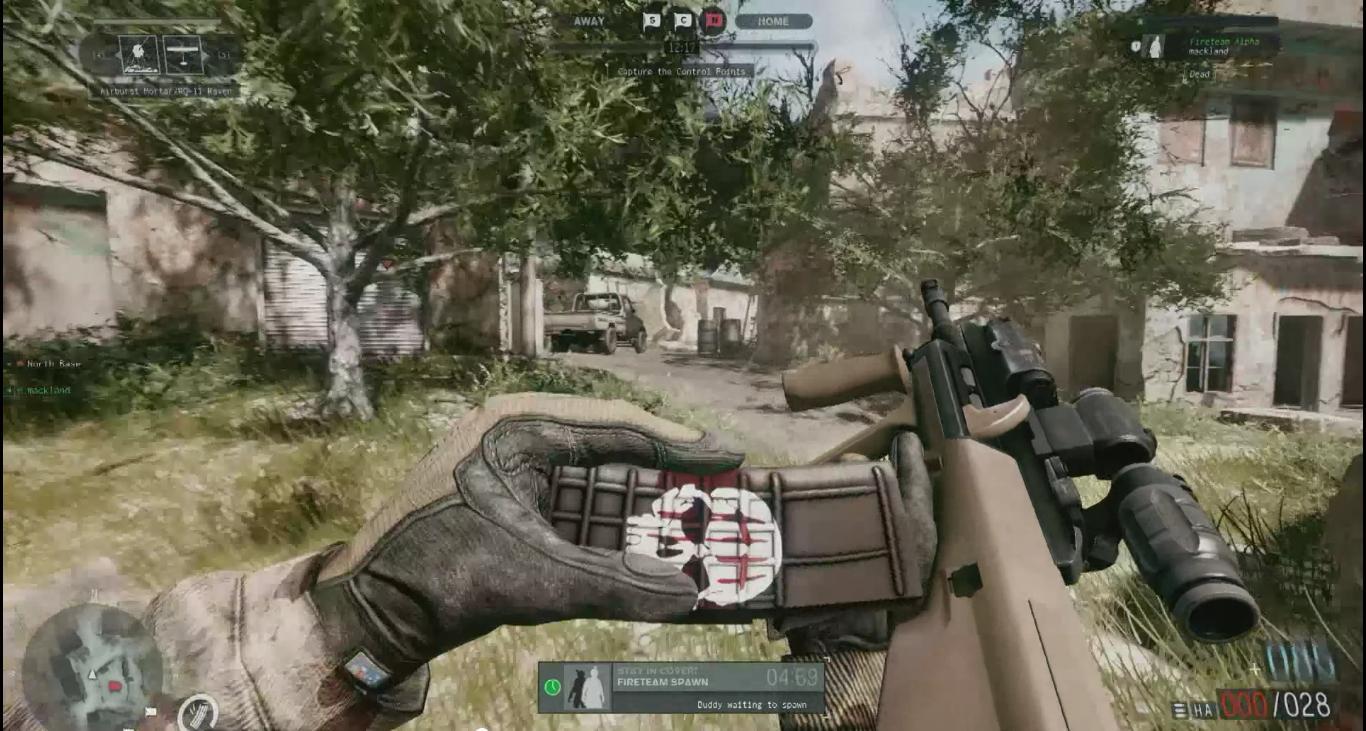
Task: Select the HOME team scoreboard label
Action: point(774,21)
